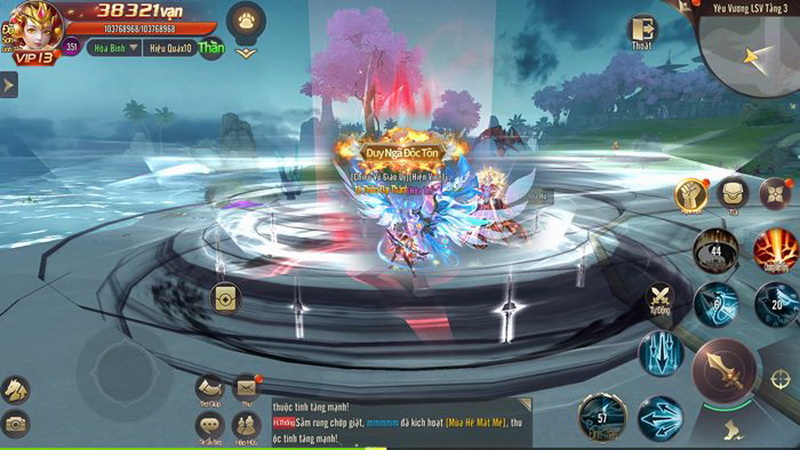Expand the left side panel arrow
800x450 pixels.
pos(8,85)
